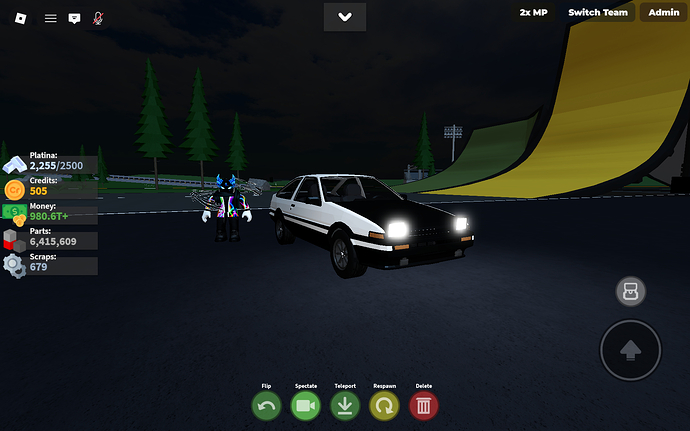Viewport: 690px width, 431px height.
Task: Flip the car with the Flip button
Action: (x=267, y=405)
